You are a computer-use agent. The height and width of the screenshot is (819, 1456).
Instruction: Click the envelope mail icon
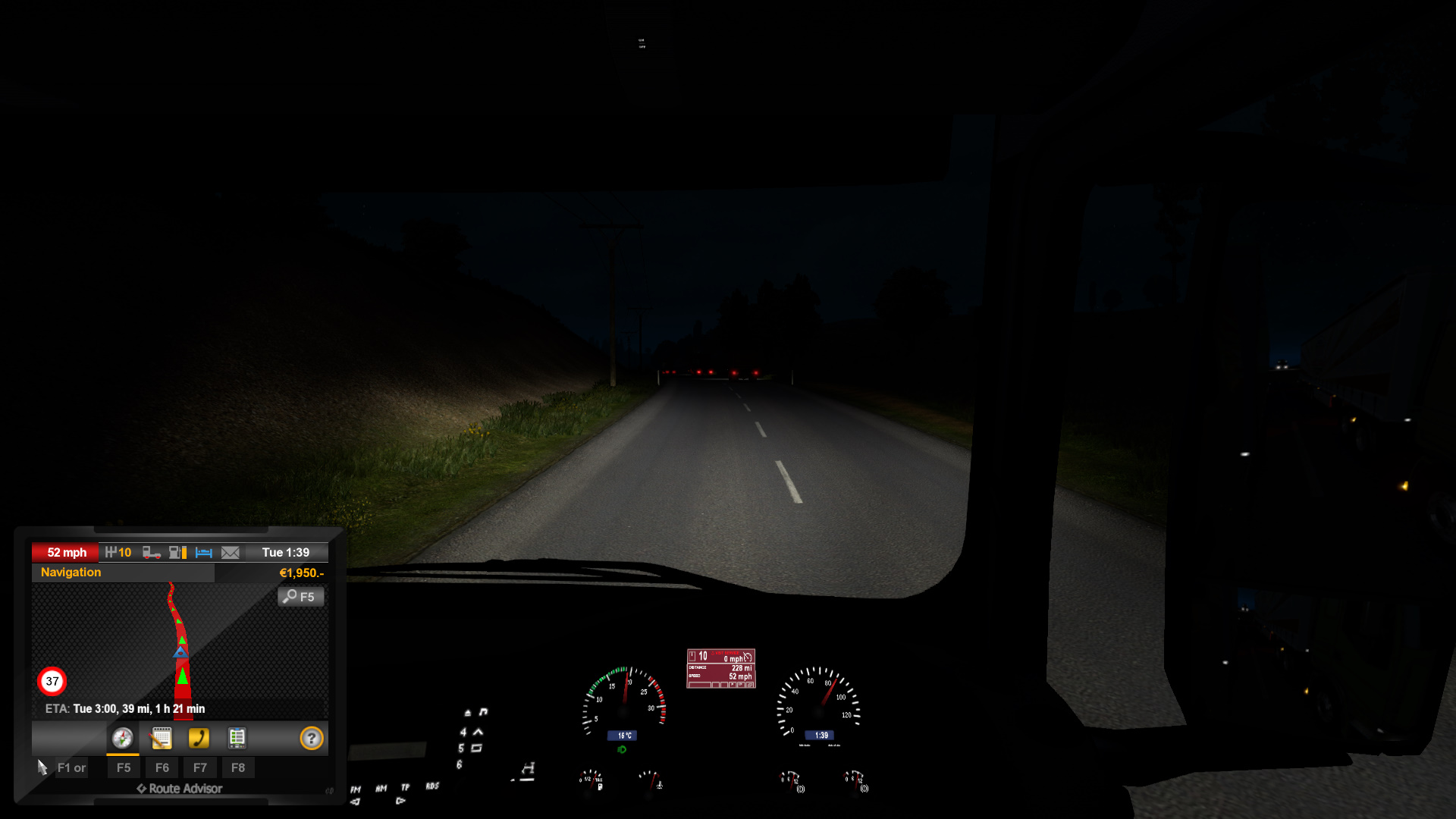[x=230, y=553]
